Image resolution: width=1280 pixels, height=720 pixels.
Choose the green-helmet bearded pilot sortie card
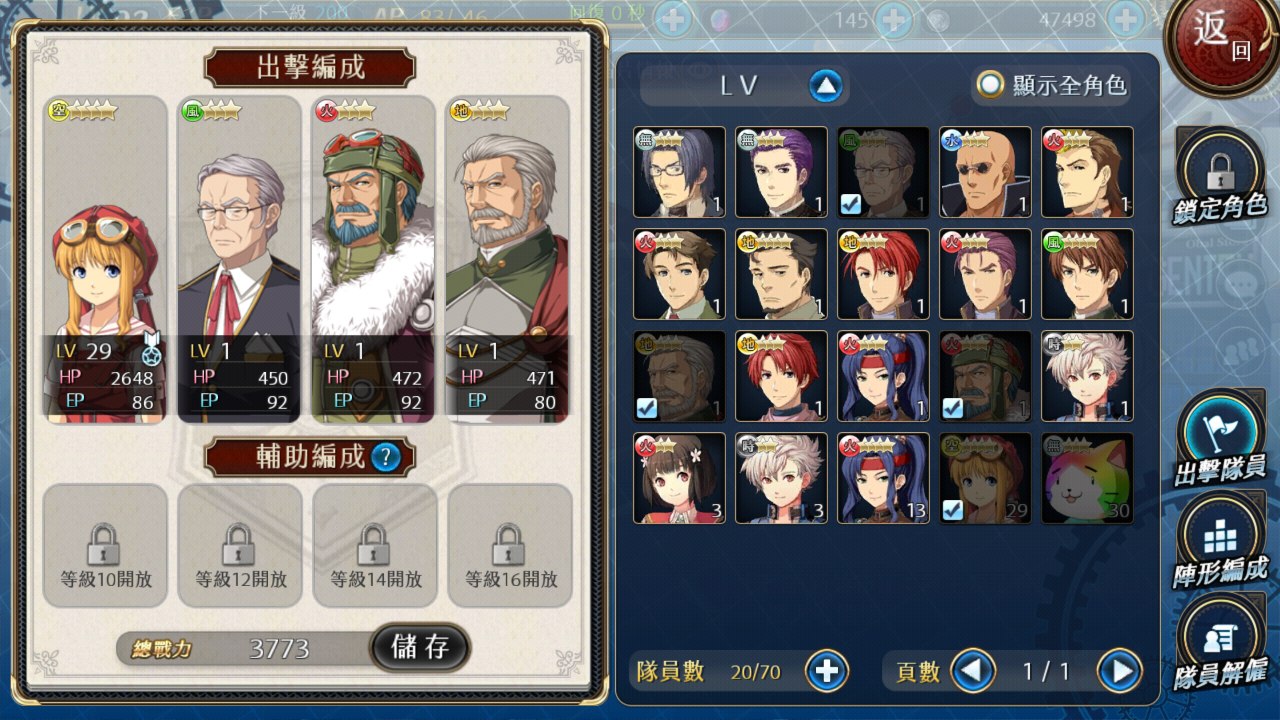click(x=373, y=260)
